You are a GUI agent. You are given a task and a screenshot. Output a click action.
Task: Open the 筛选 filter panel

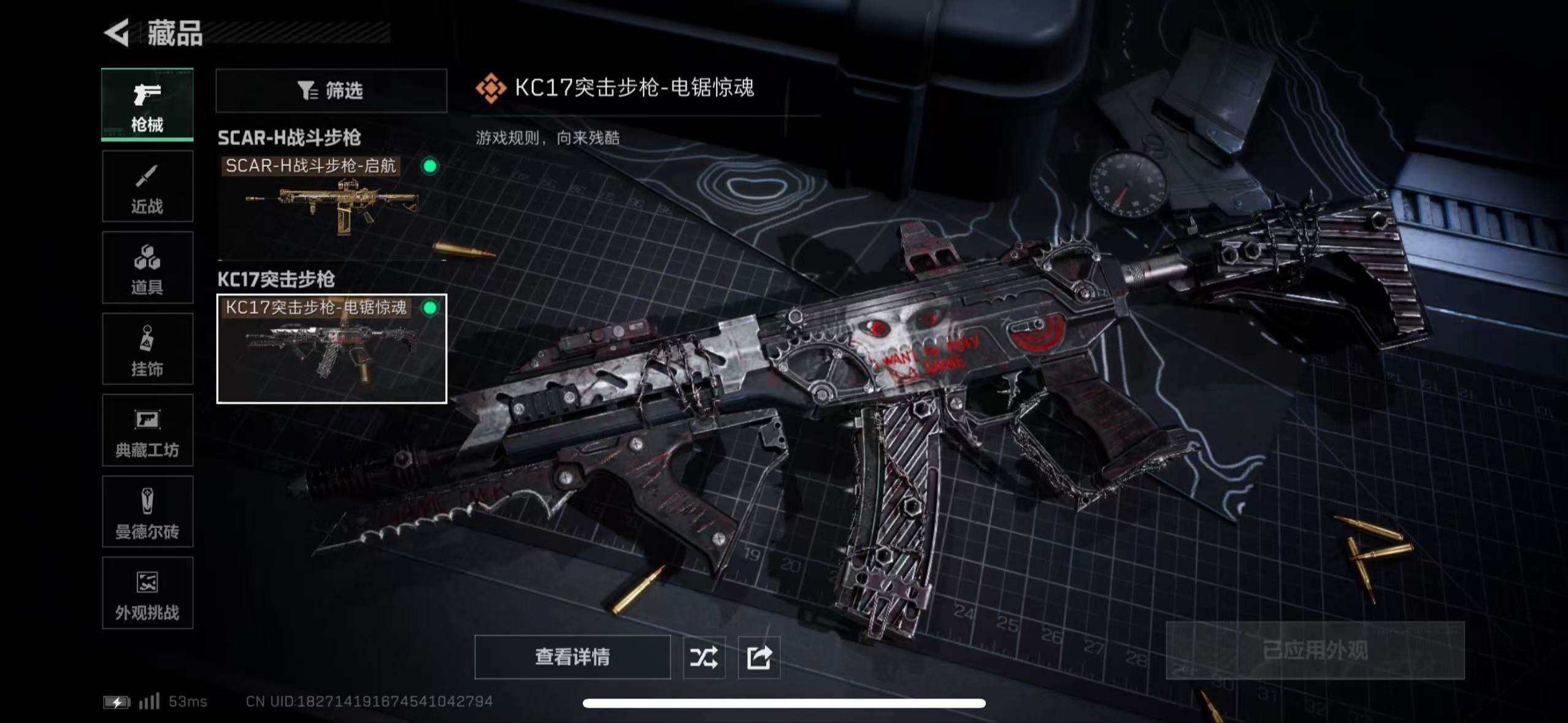click(x=331, y=91)
